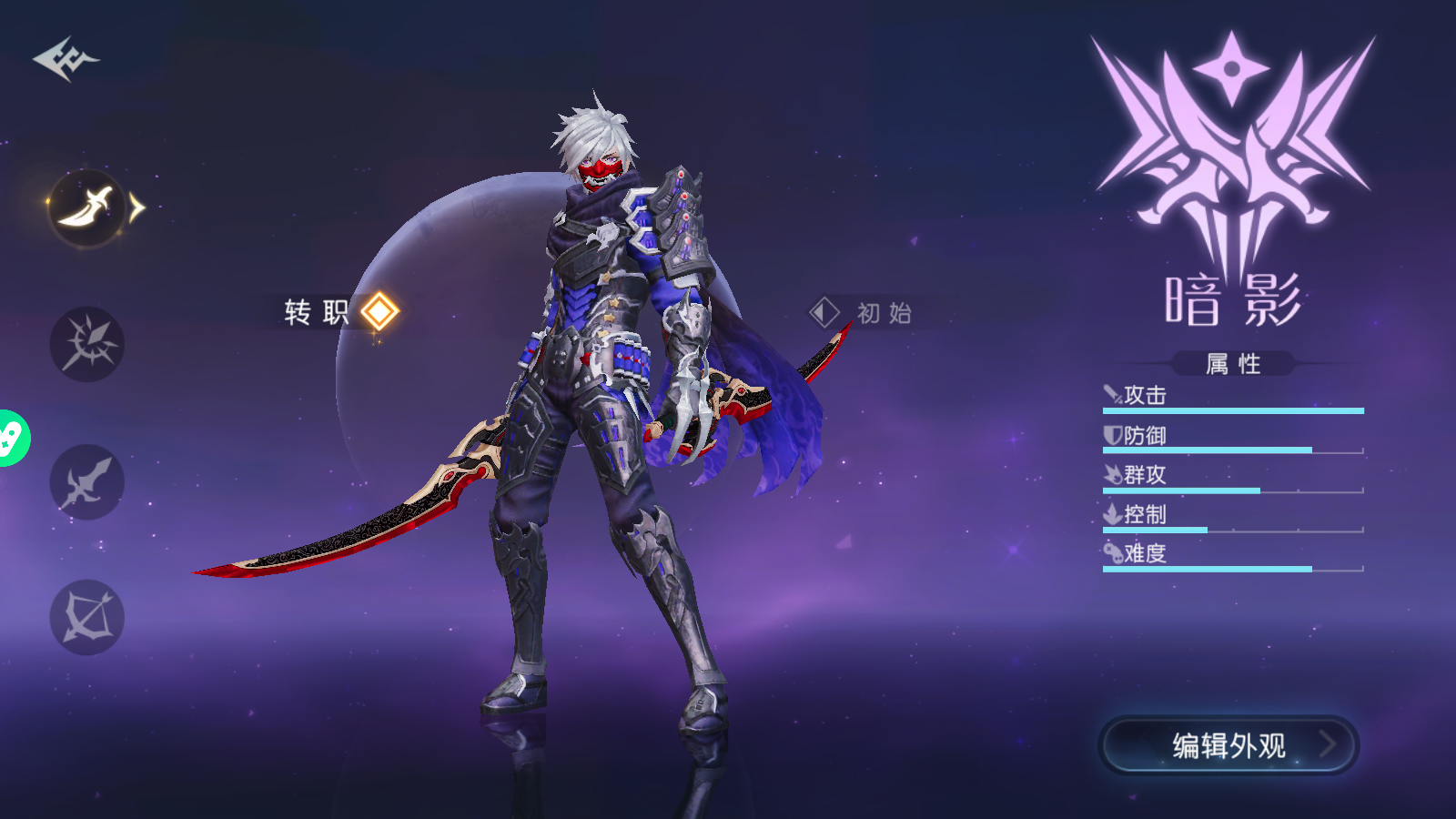Pick the dragon-emblem class icon

coord(86,481)
